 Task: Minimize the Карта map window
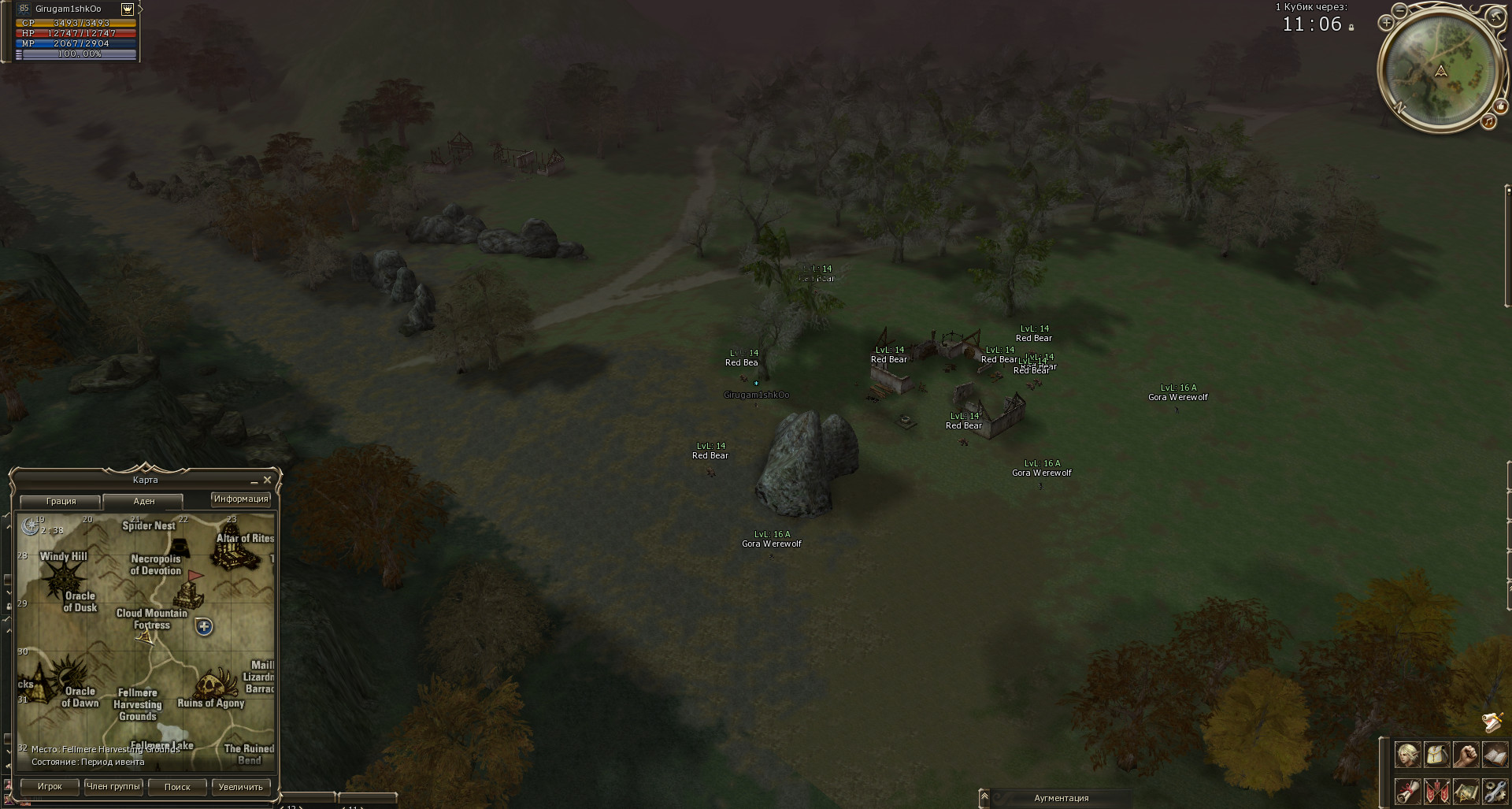click(x=254, y=481)
